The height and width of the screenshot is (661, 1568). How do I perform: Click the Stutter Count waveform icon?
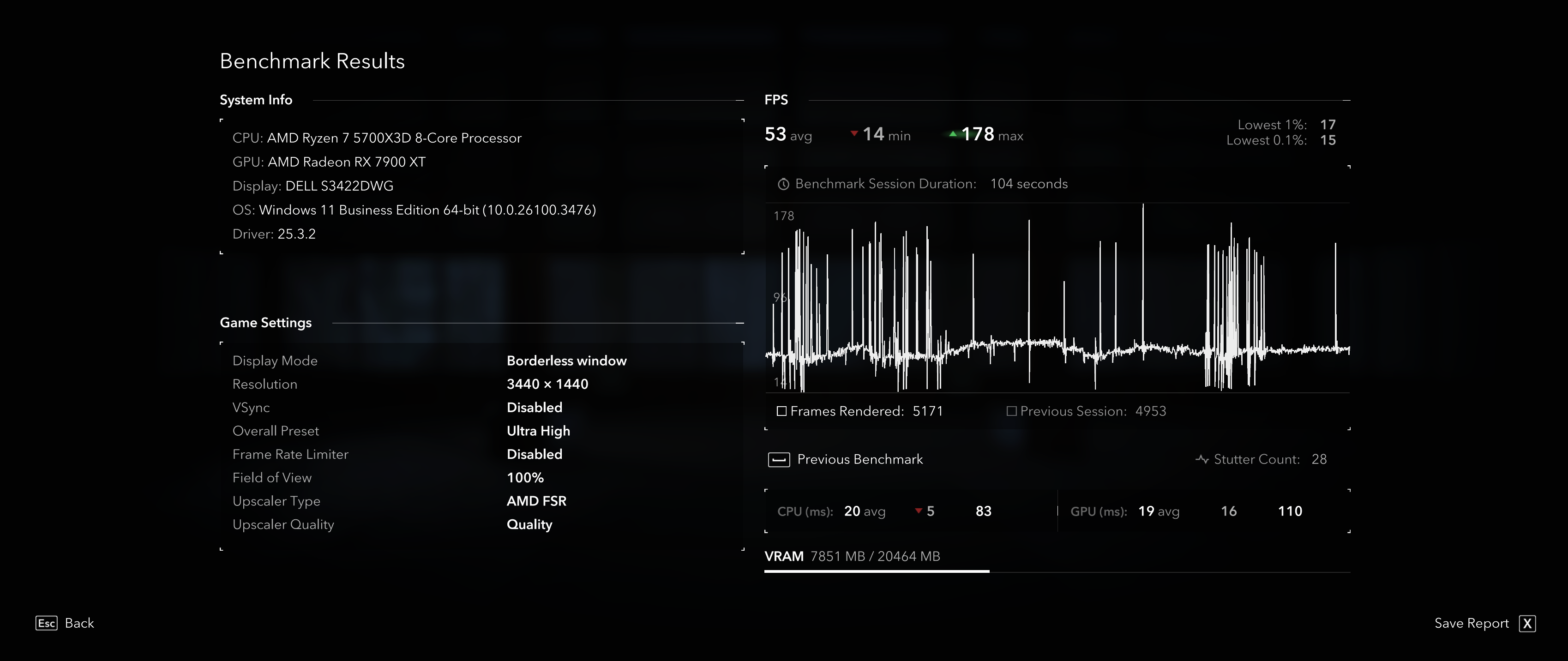point(1203,460)
